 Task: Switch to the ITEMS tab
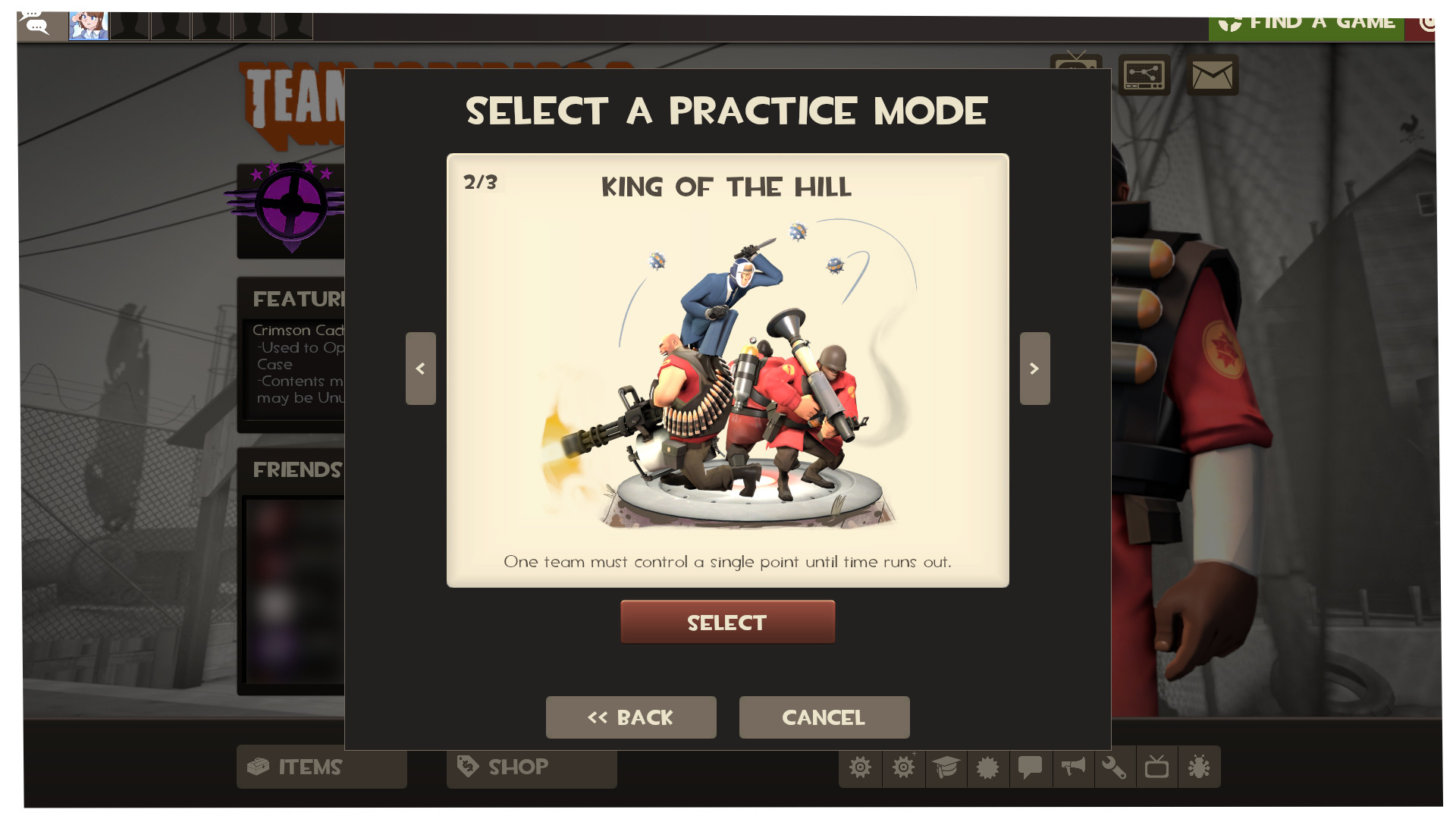coord(321,767)
